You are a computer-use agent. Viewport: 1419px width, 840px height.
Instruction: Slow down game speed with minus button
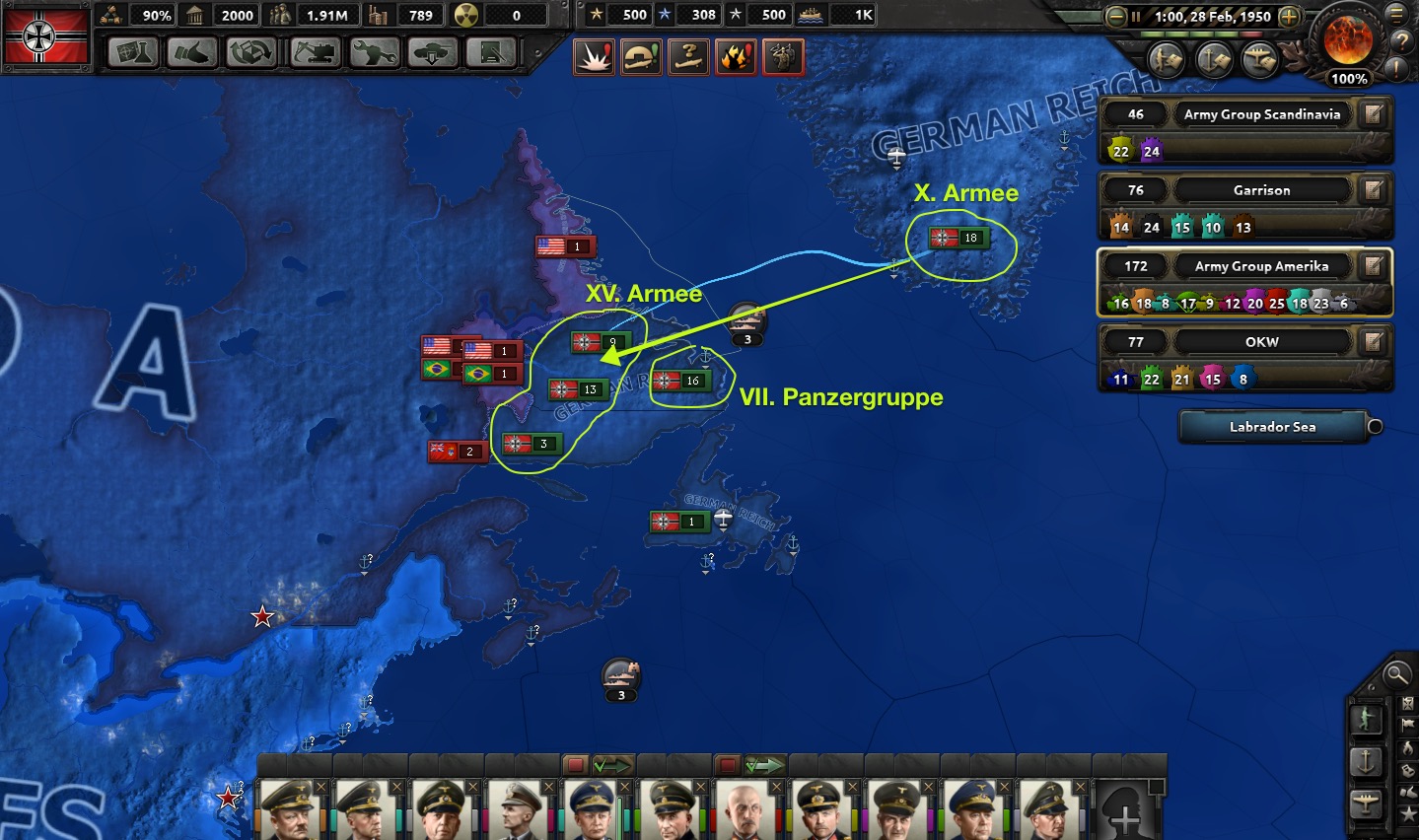1115,17
